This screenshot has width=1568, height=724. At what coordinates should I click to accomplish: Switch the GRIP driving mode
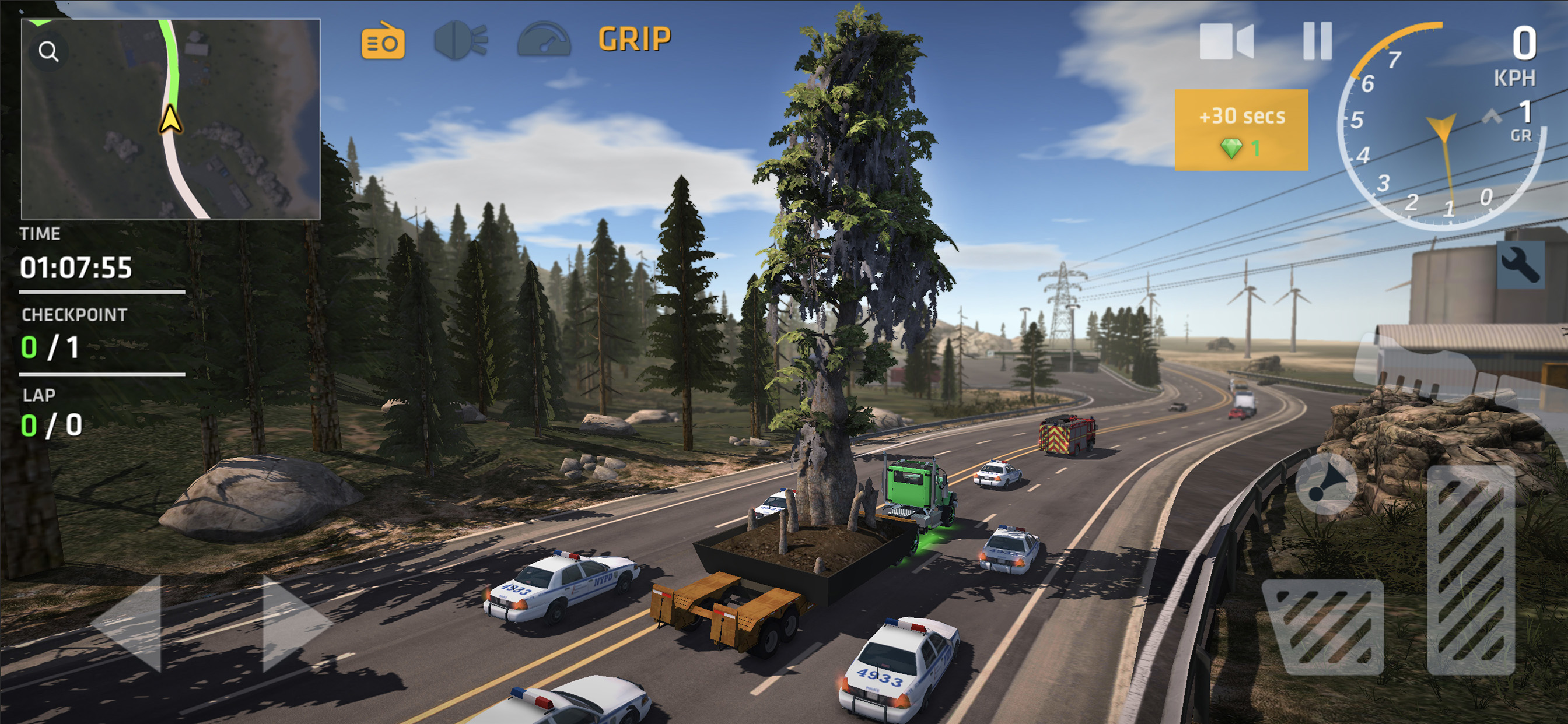pos(634,40)
